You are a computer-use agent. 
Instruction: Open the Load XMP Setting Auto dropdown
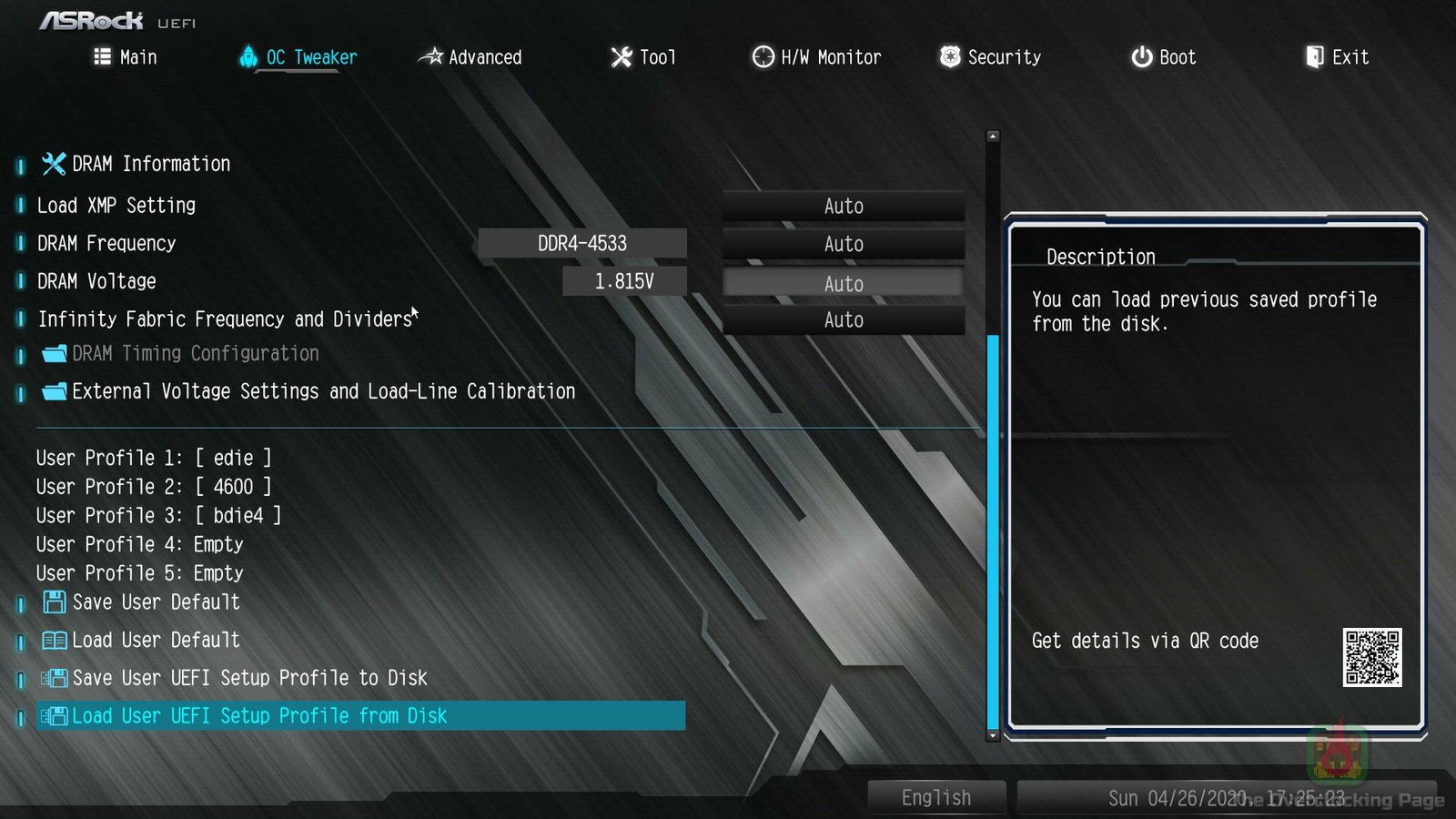(x=843, y=207)
